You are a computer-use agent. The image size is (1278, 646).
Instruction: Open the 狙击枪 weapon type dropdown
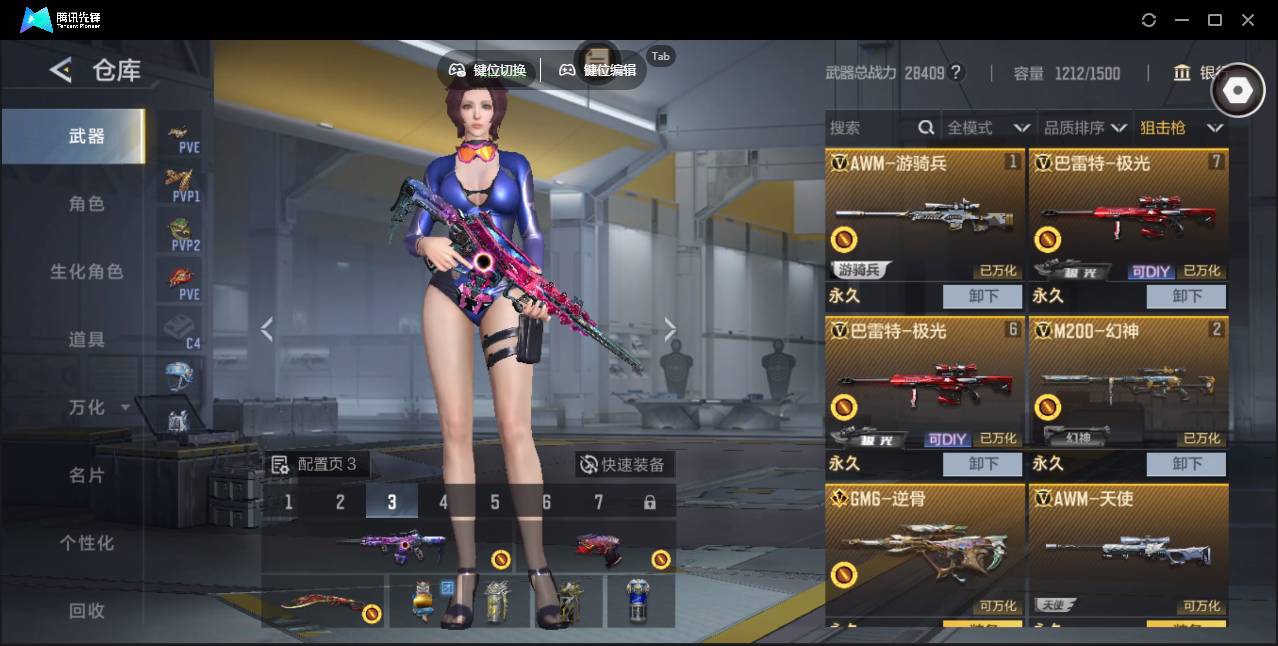[1181, 128]
